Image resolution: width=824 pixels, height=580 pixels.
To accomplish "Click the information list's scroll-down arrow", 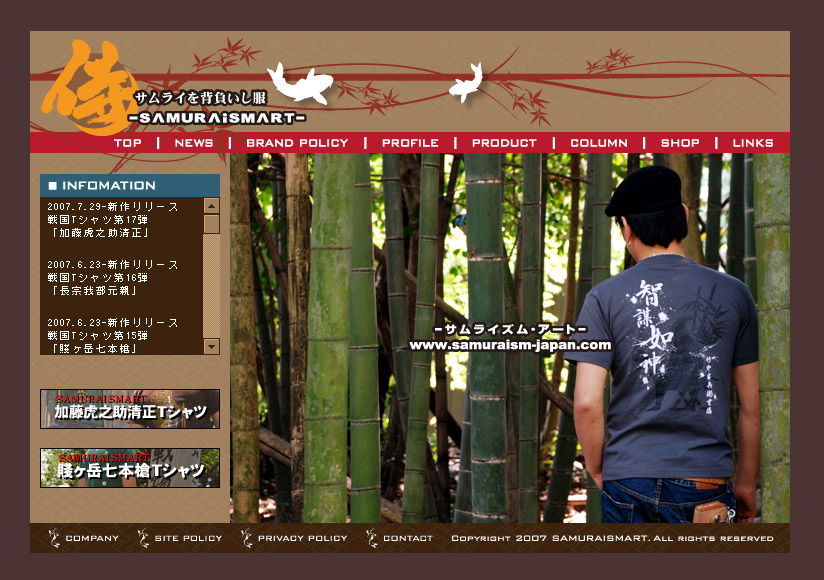I will (x=211, y=346).
